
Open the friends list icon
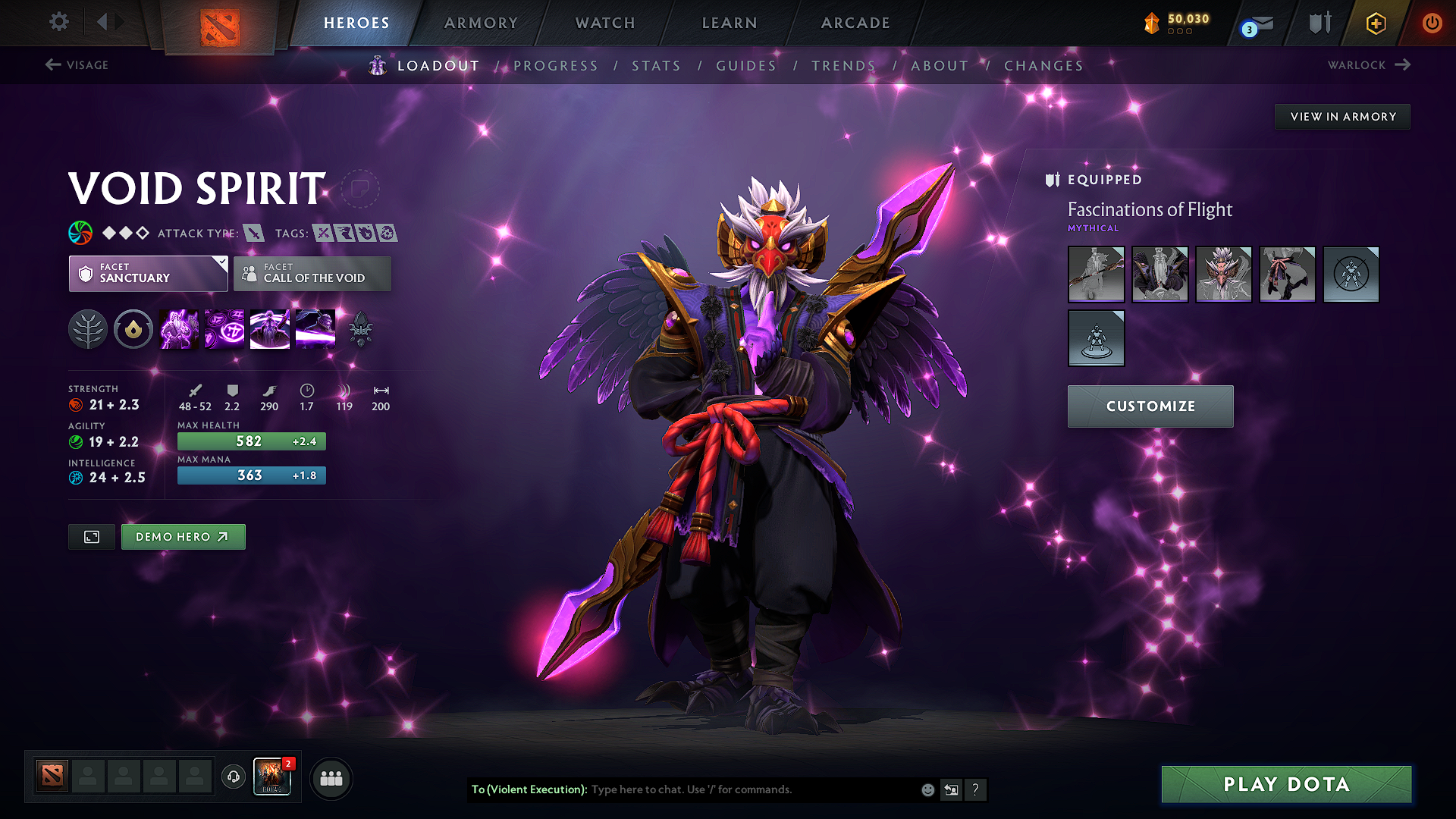click(331, 778)
